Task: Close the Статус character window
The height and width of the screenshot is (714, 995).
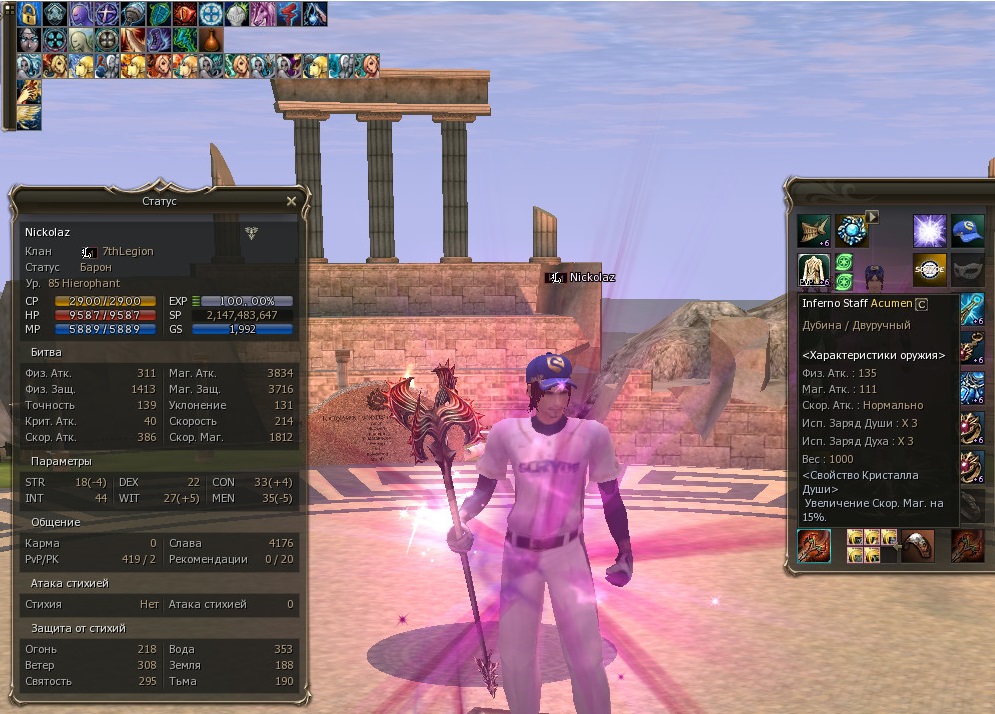Action: tap(291, 201)
